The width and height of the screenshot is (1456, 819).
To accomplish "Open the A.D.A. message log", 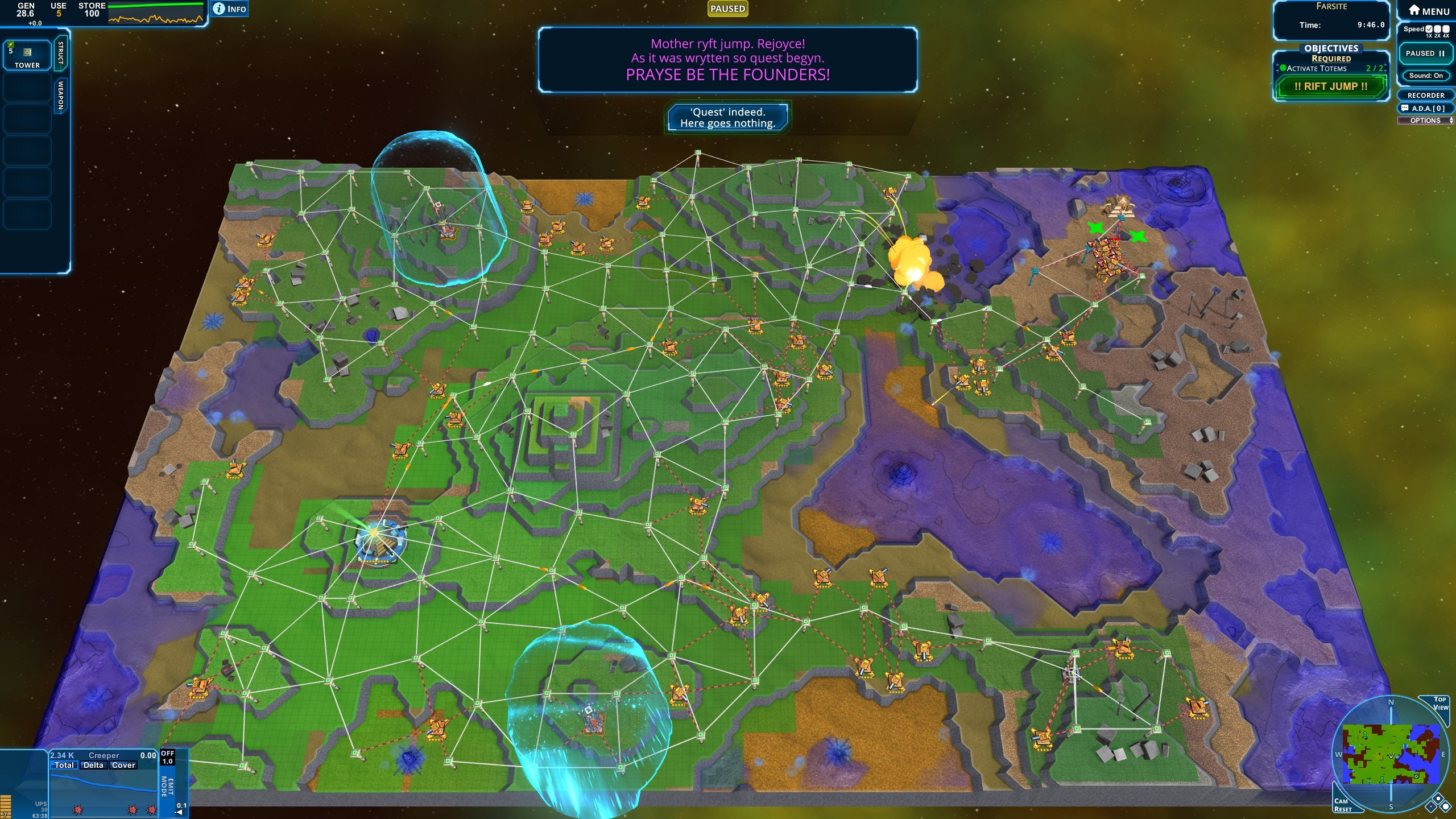I will pos(1425,108).
